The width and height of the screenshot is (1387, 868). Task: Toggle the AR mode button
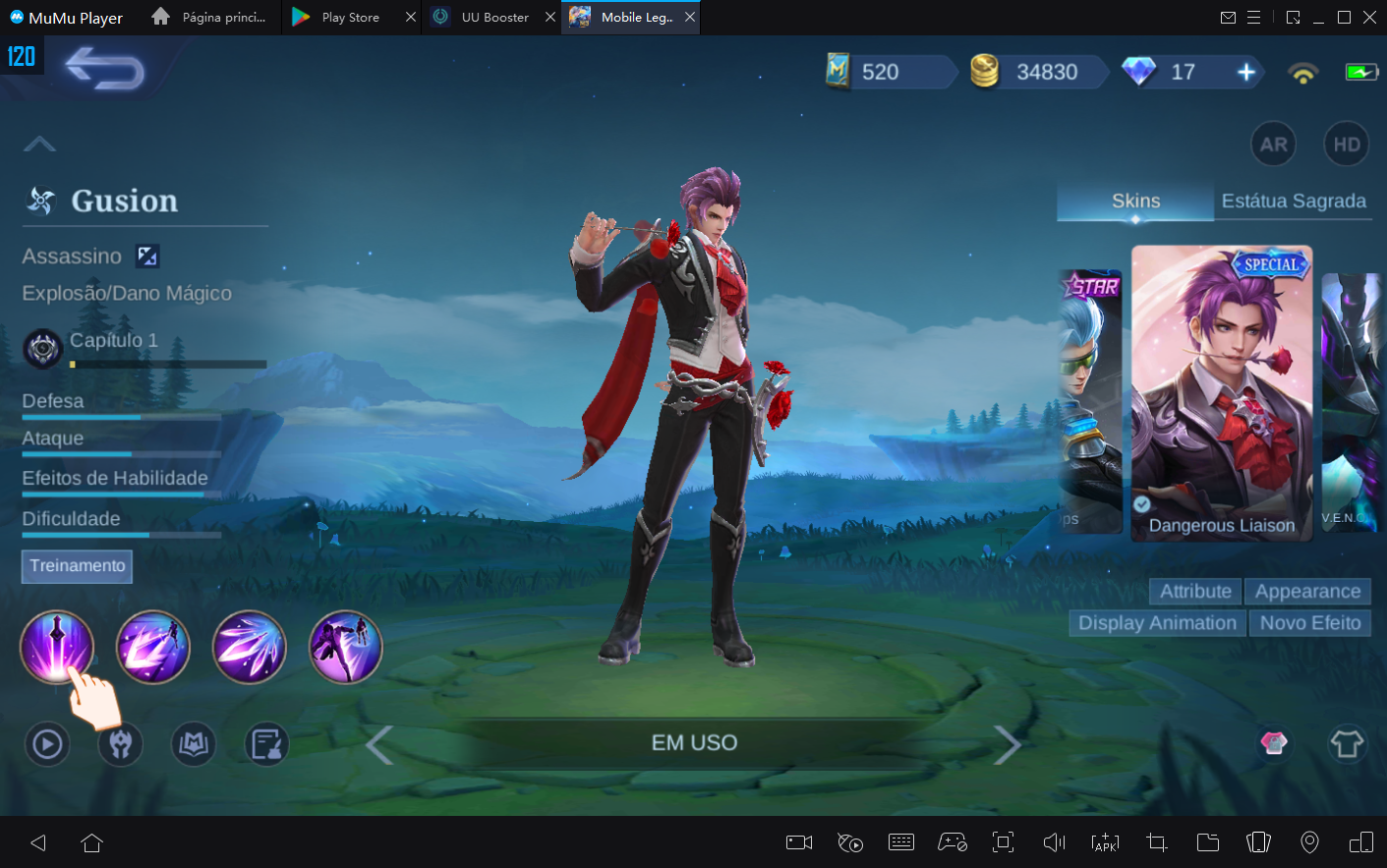tap(1273, 144)
